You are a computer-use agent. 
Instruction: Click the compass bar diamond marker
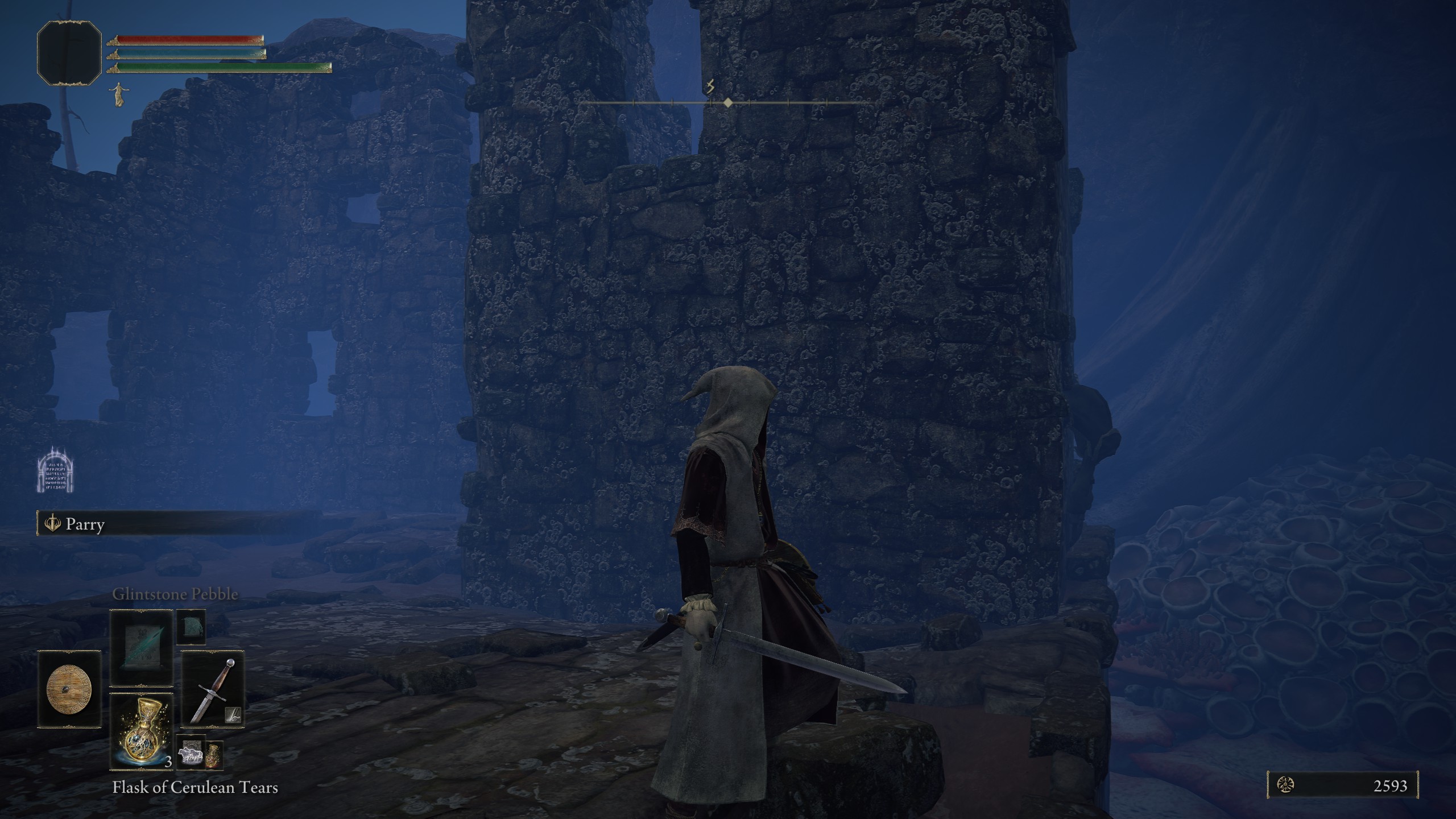click(x=728, y=103)
